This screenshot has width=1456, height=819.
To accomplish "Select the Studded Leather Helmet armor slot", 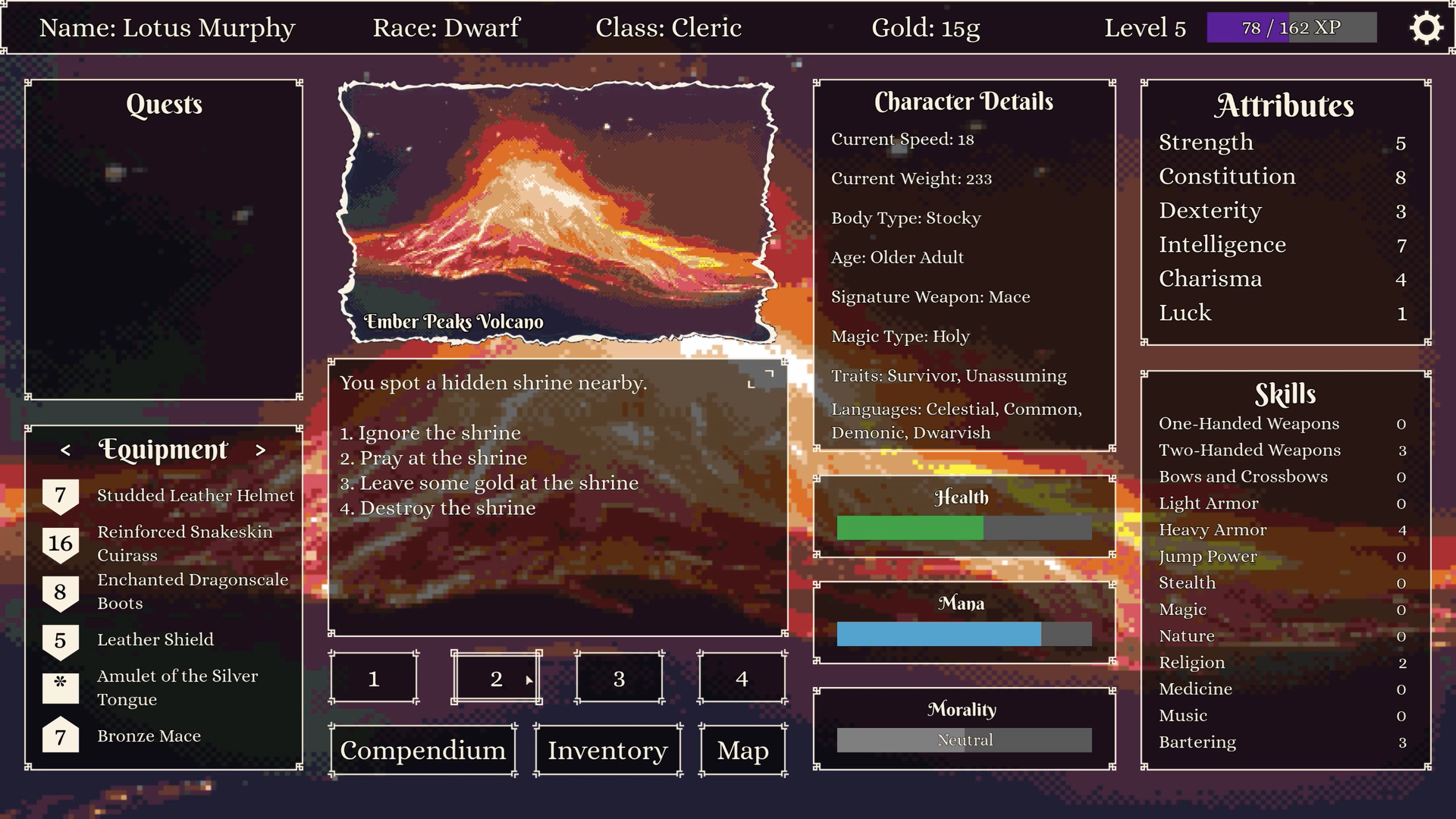I will coord(196,495).
